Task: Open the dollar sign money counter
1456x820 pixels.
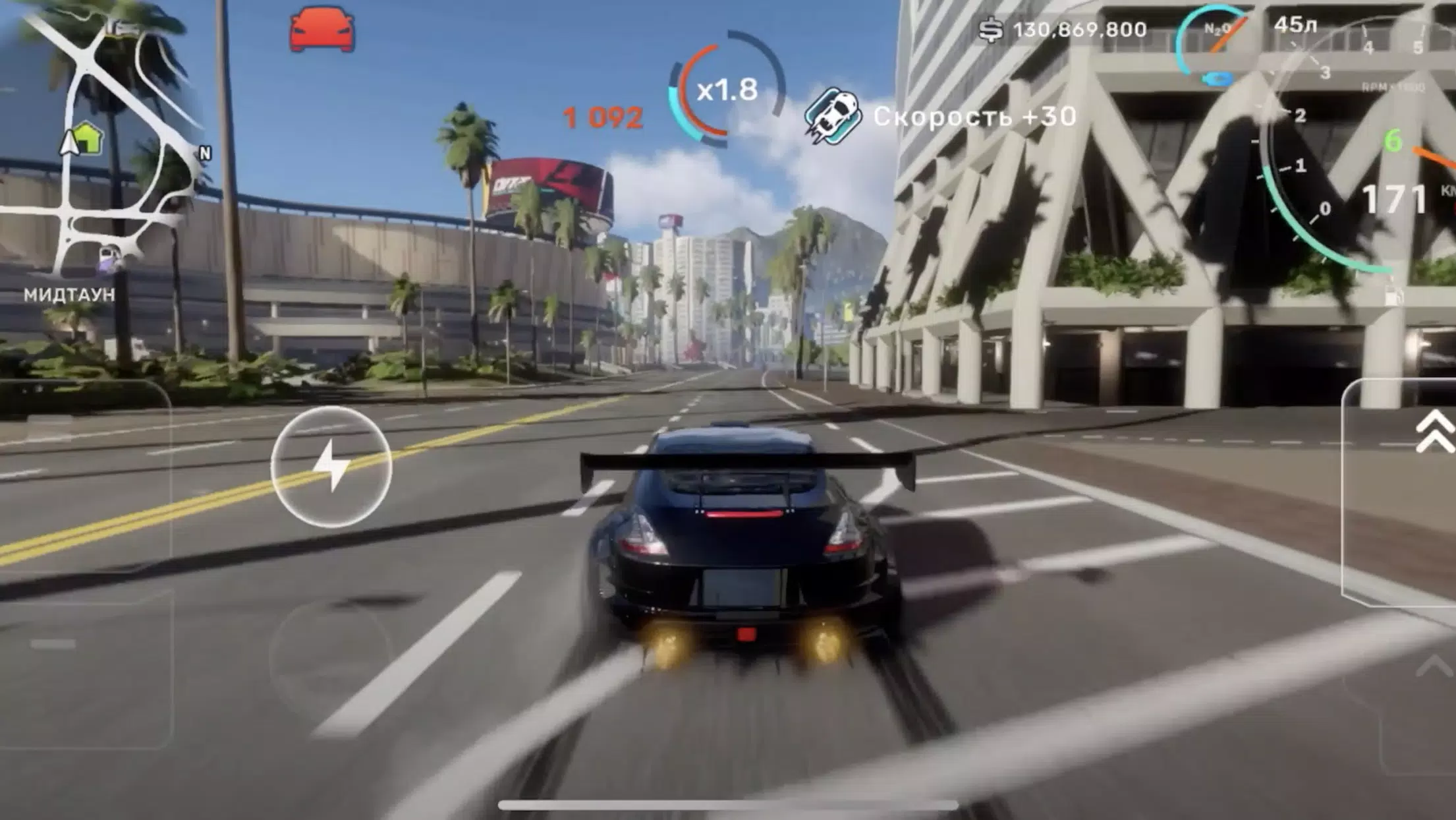Action: coord(993,28)
